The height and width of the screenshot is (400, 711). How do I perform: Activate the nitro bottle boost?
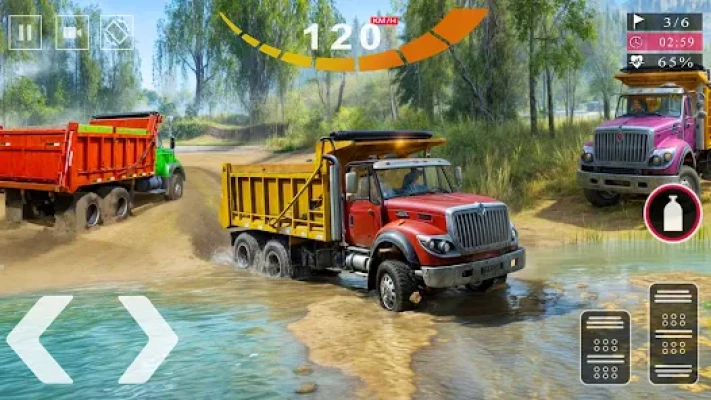coord(672,213)
